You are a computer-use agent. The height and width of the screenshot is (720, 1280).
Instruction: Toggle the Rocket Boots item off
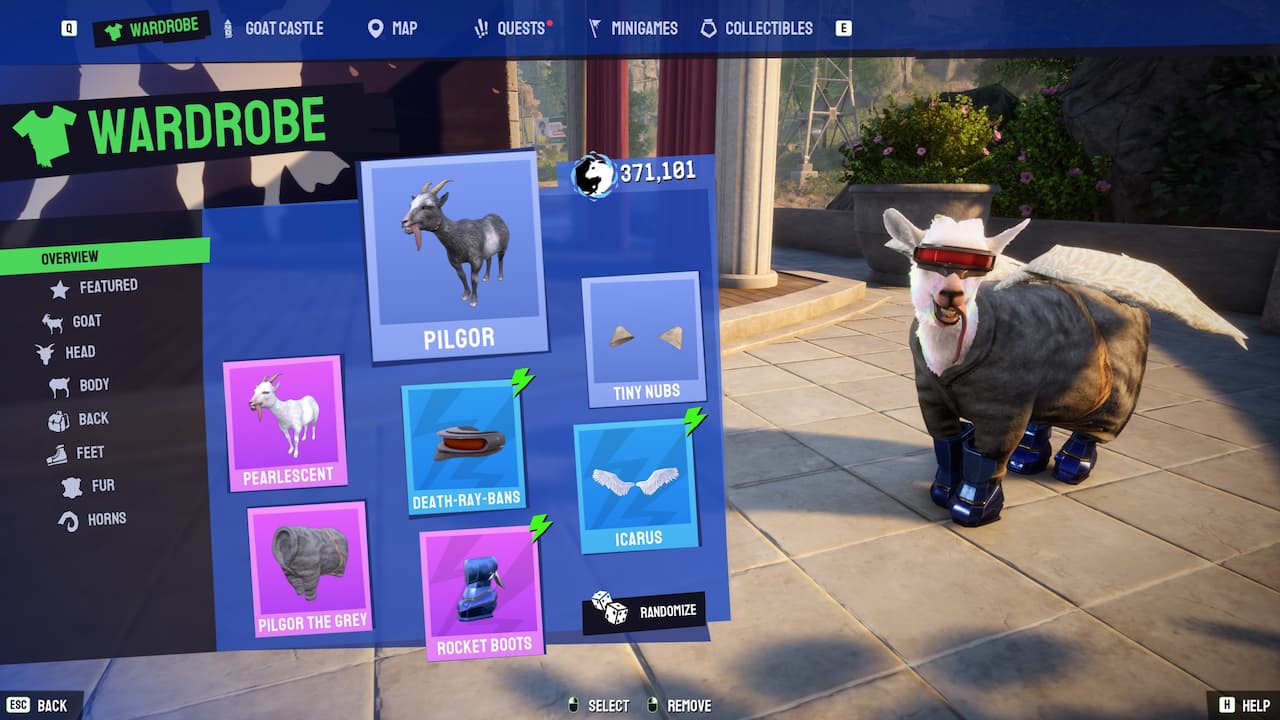(479, 590)
